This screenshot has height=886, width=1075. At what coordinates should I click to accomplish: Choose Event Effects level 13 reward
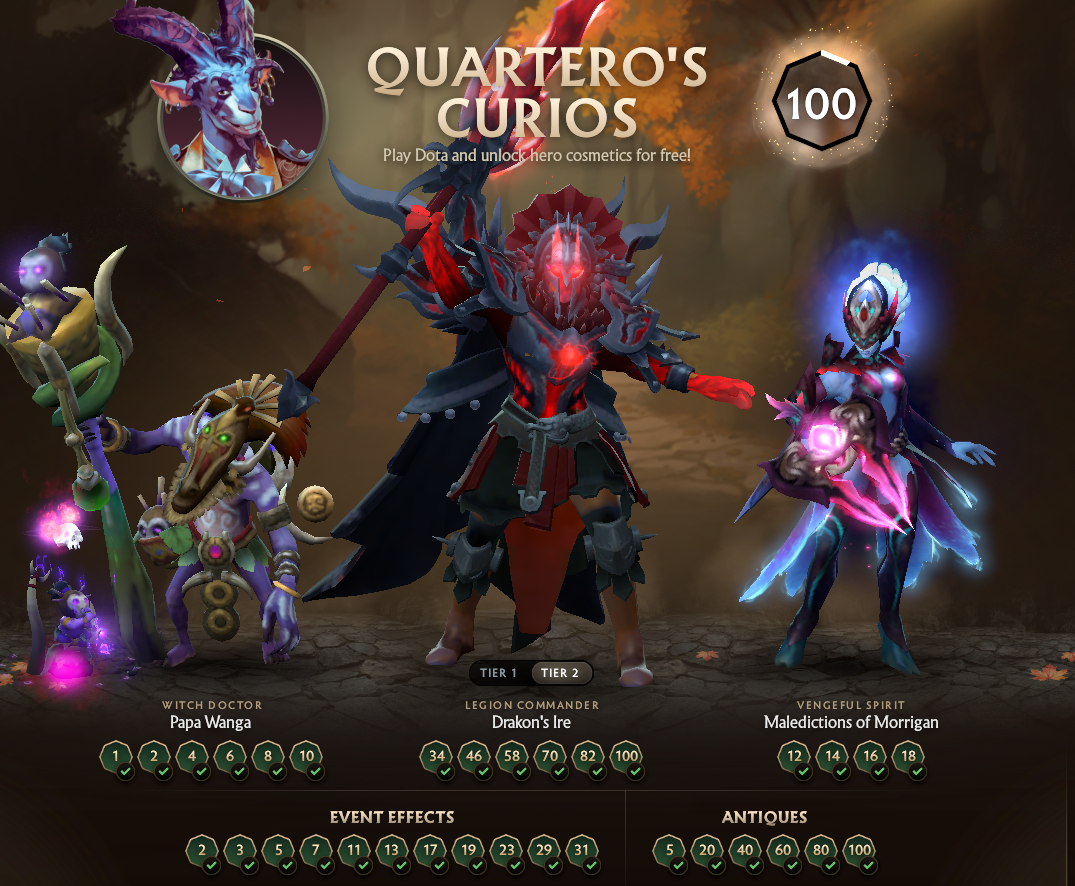click(x=392, y=851)
